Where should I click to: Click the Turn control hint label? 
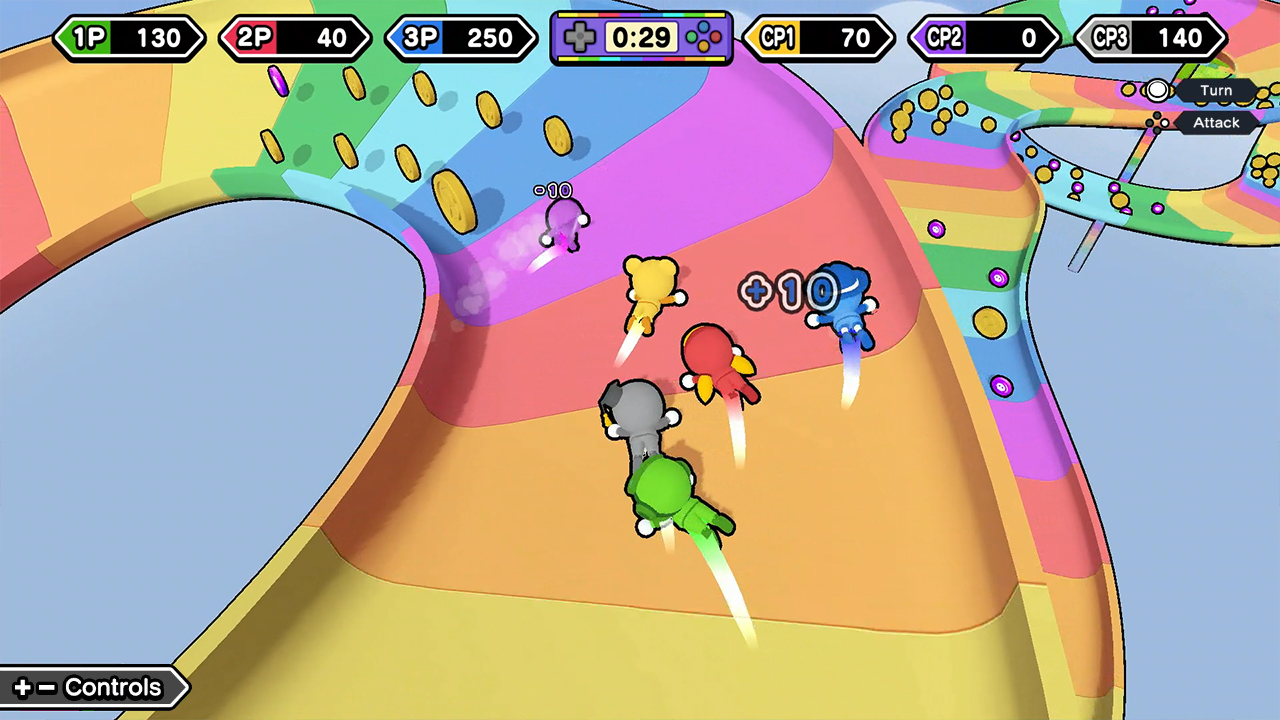(1216, 90)
